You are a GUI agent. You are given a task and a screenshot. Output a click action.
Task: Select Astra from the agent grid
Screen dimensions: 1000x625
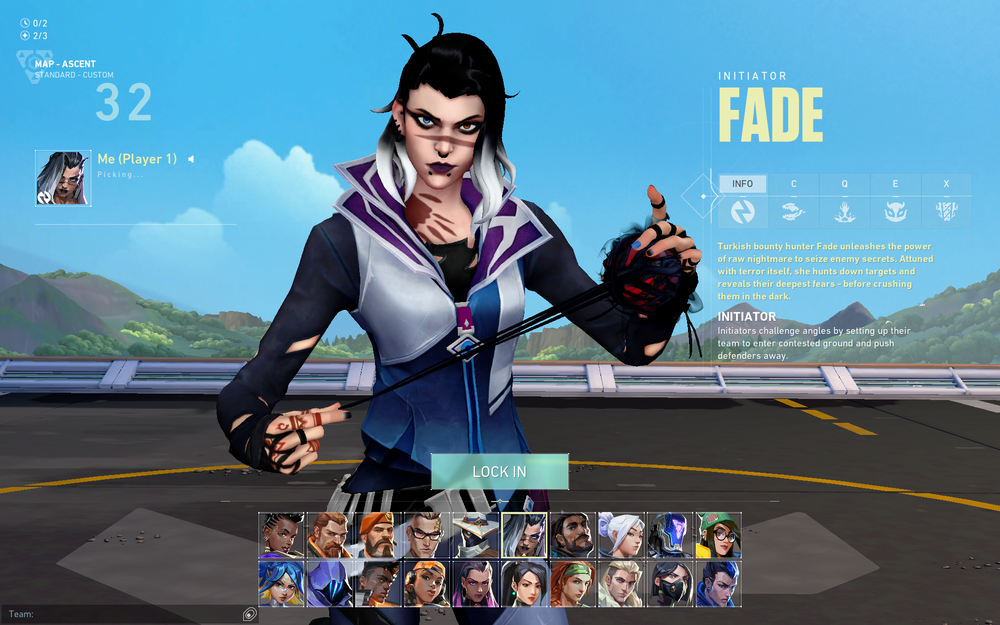279,535
